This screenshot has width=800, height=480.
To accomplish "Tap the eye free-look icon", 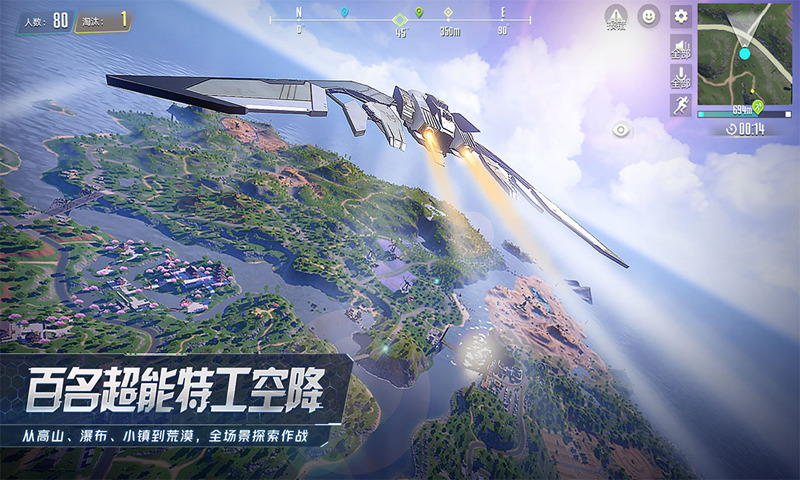I will [x=622, y=130].
